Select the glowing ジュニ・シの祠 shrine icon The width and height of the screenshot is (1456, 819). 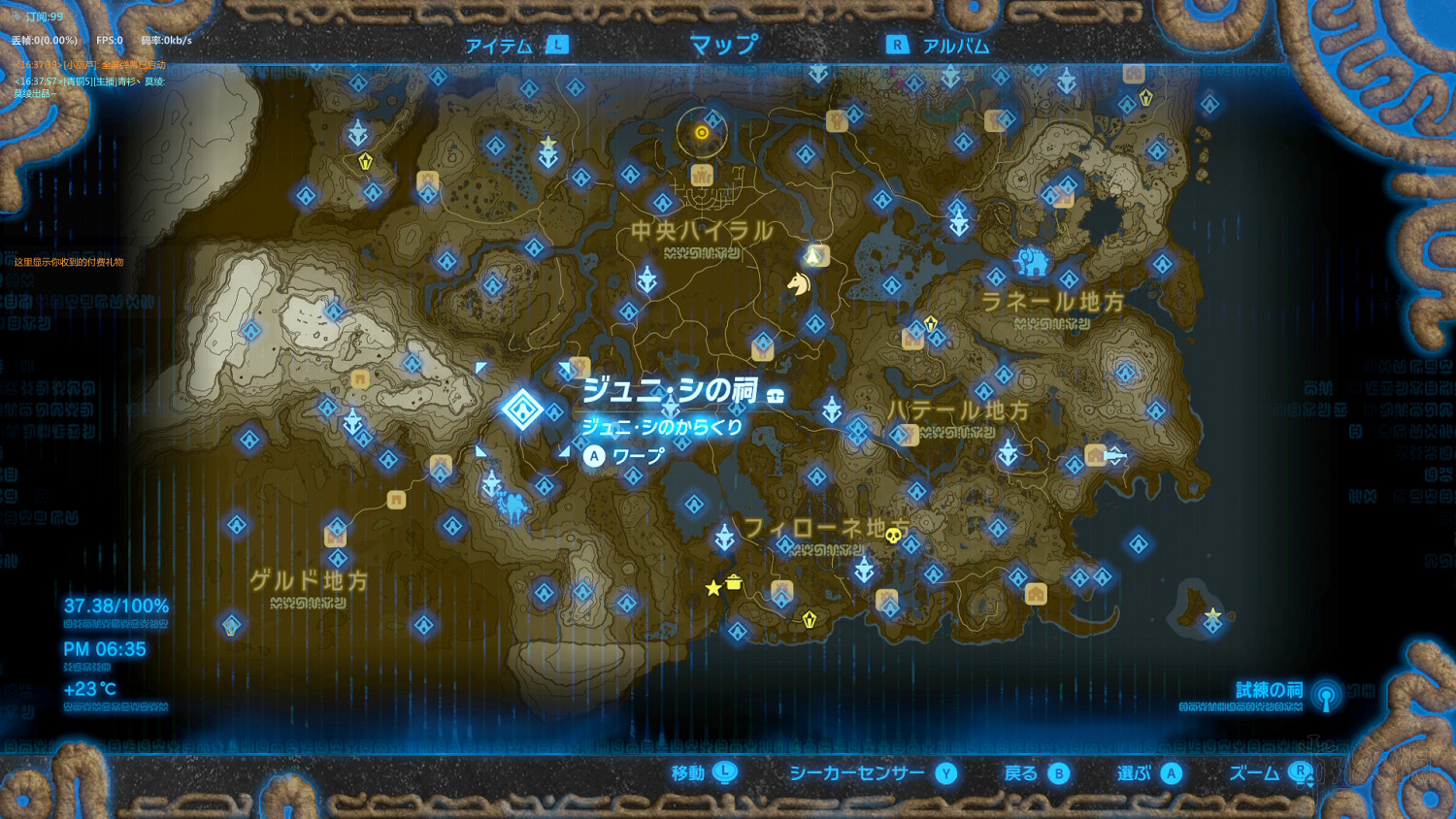pos(524,410)
